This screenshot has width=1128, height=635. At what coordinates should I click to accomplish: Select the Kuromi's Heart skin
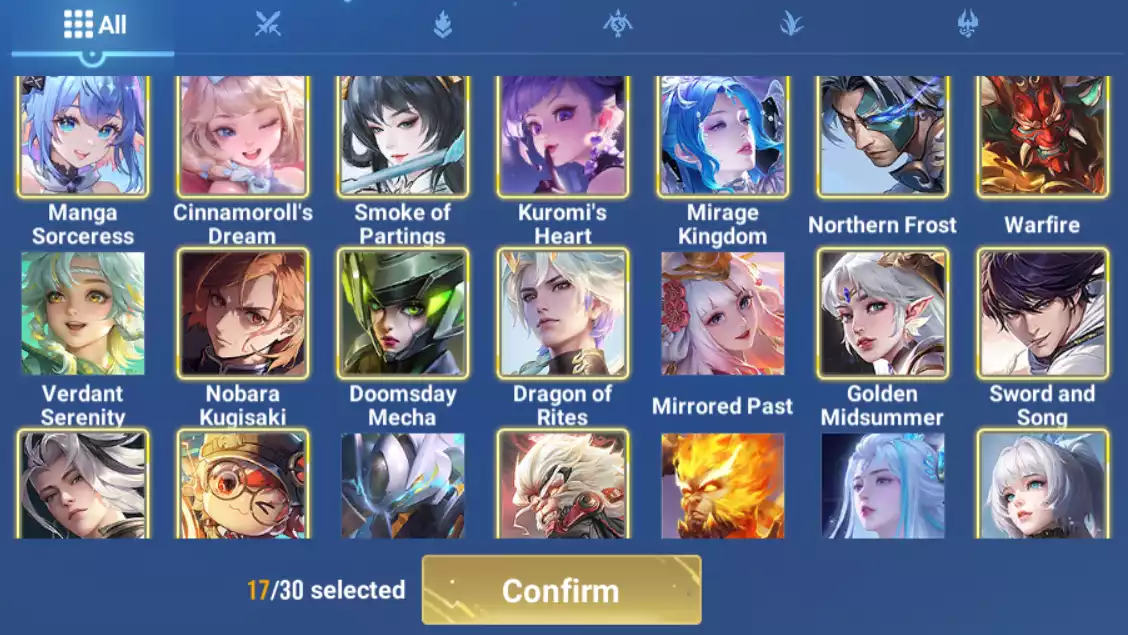[x=563, y=136]
